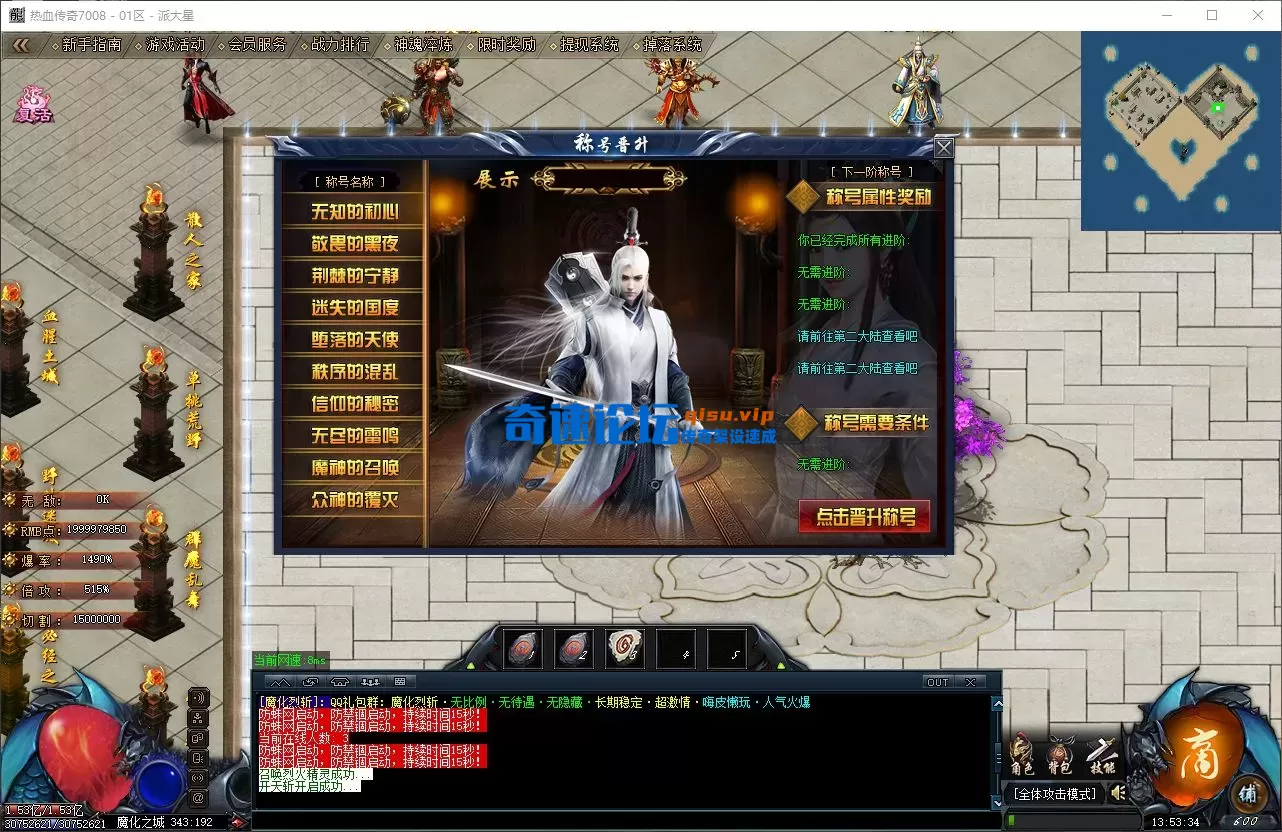The width and height of the screenshot is (1282, 832).
Task: Click the 点击晋升称号 promote title button
Action: tap(865, 517)
